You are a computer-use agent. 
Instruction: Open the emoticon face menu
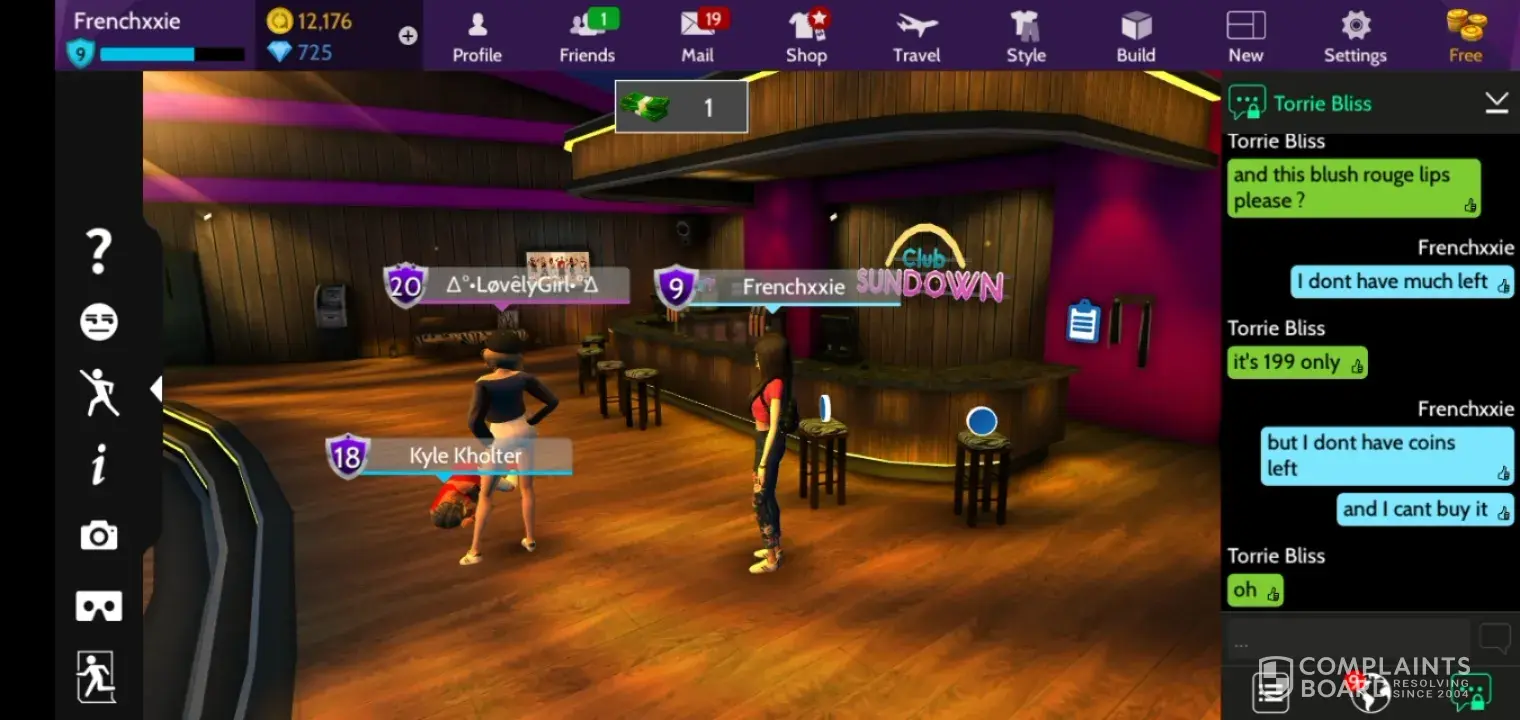coord(99,322)
